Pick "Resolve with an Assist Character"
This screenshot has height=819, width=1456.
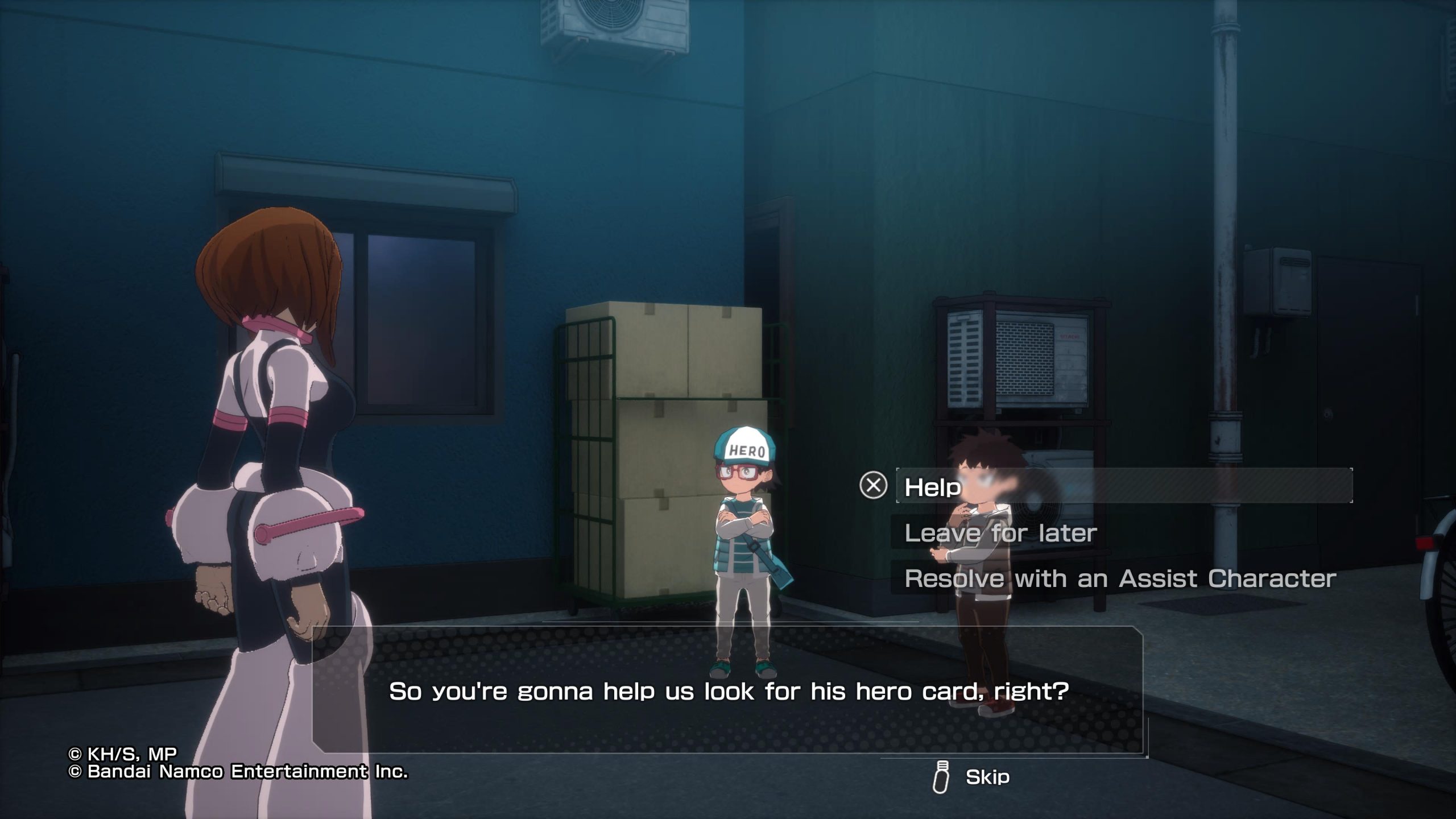point(1120,580)
